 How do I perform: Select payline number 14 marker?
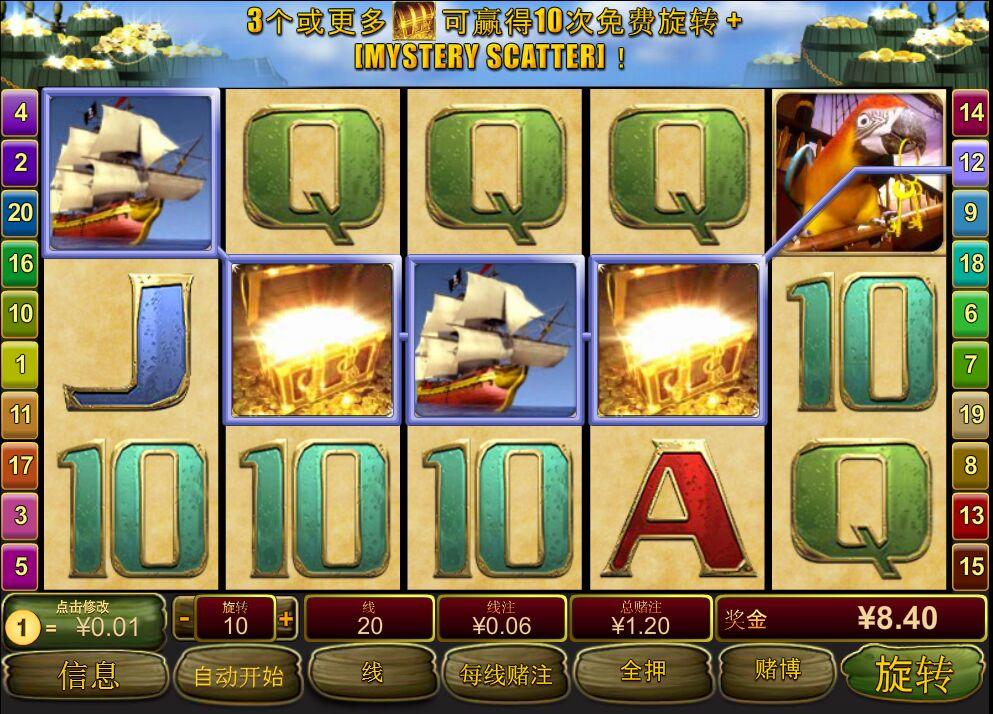971,112
